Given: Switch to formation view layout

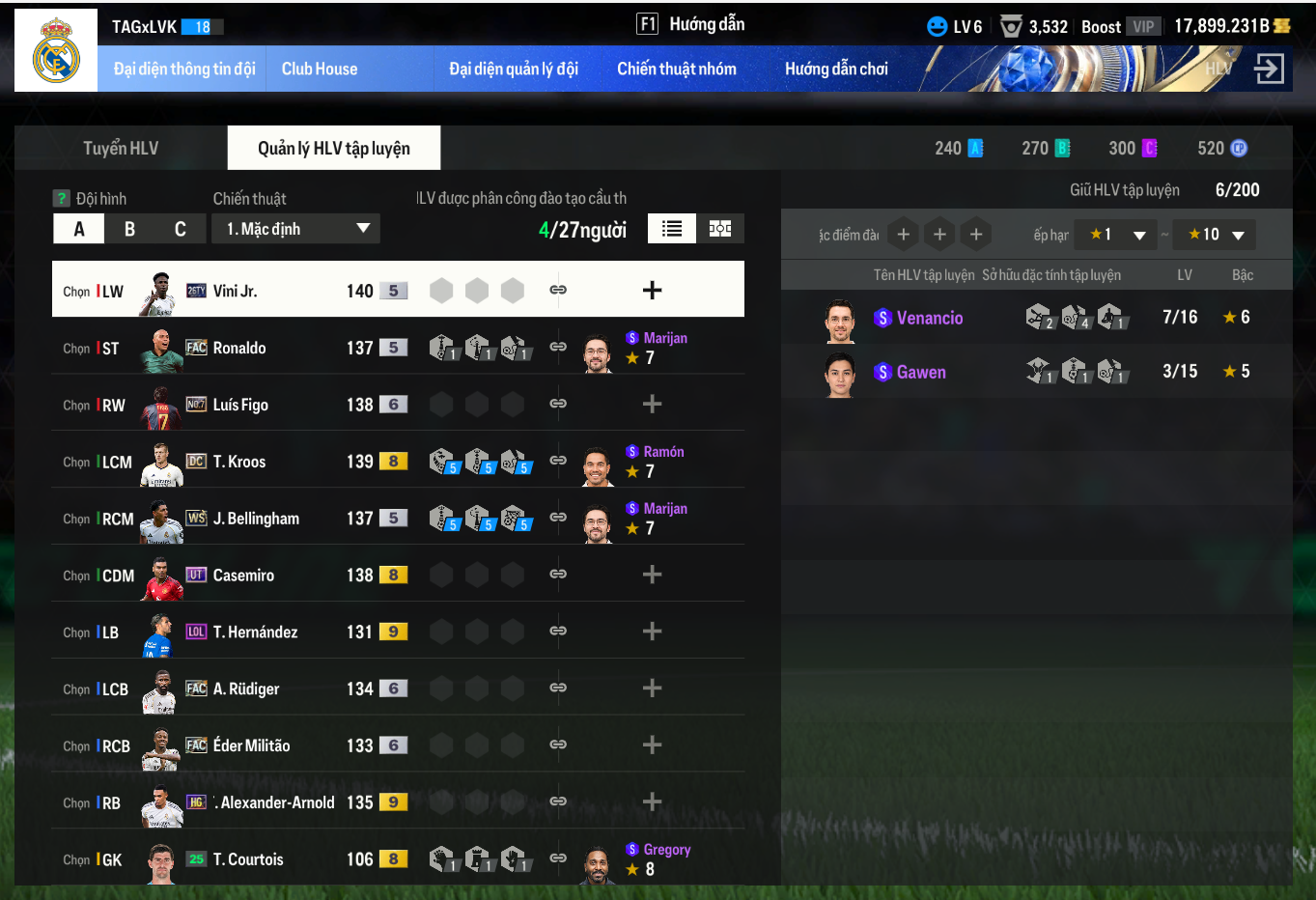Looking at the screenshot, I should click(720, 229).
